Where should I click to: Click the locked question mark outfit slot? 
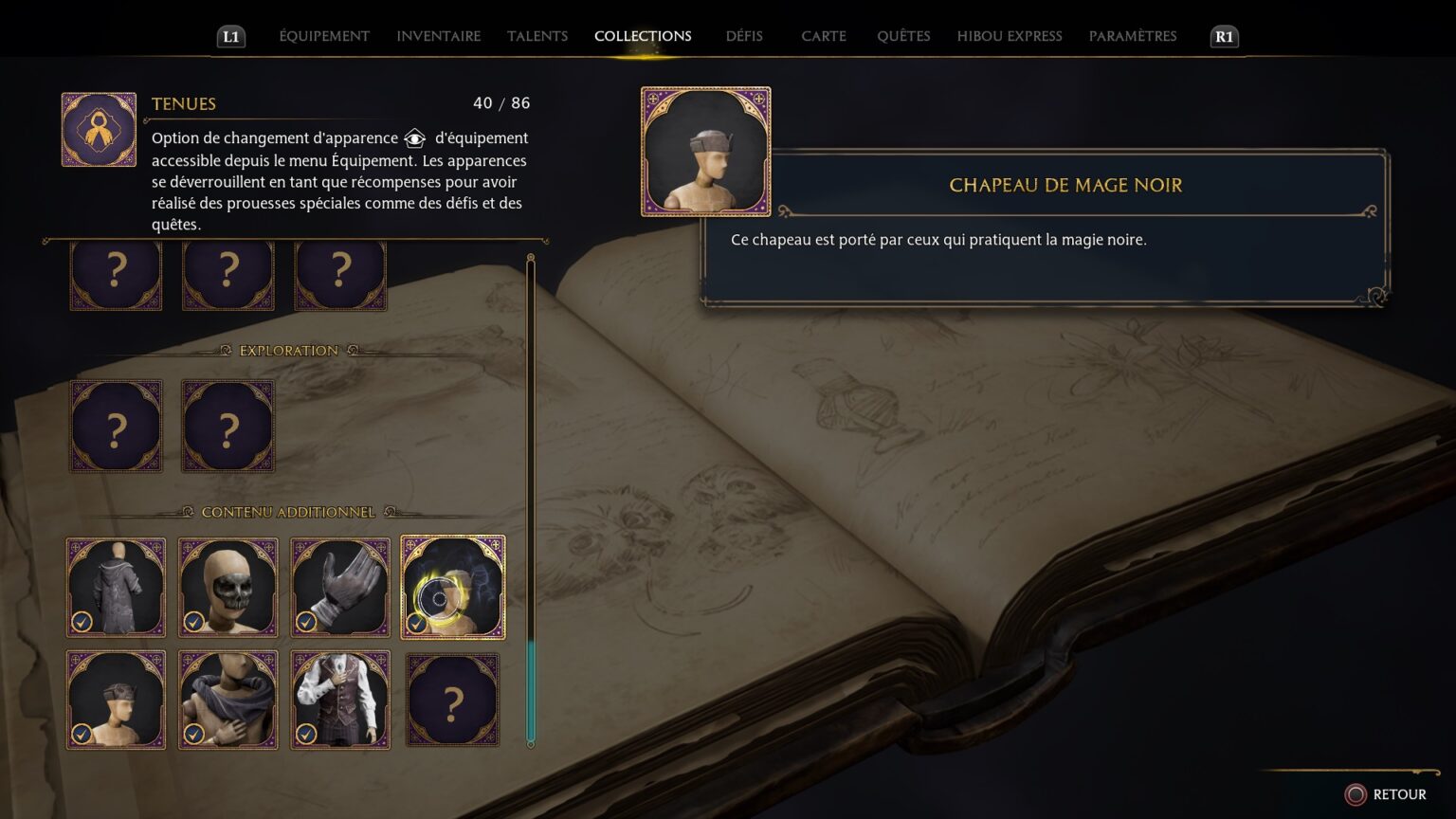(x=452, y=699)
